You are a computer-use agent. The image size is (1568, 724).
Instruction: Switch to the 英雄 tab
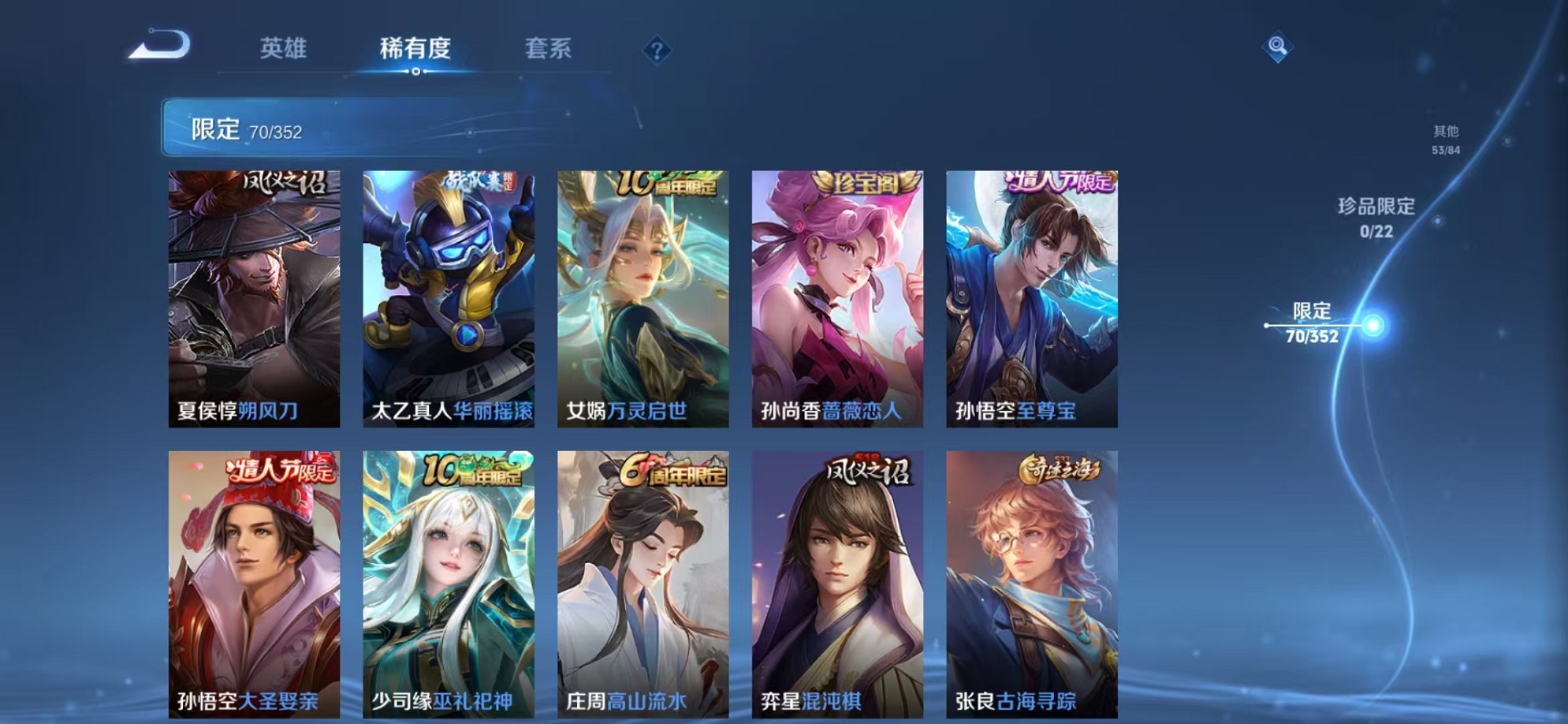285,48
